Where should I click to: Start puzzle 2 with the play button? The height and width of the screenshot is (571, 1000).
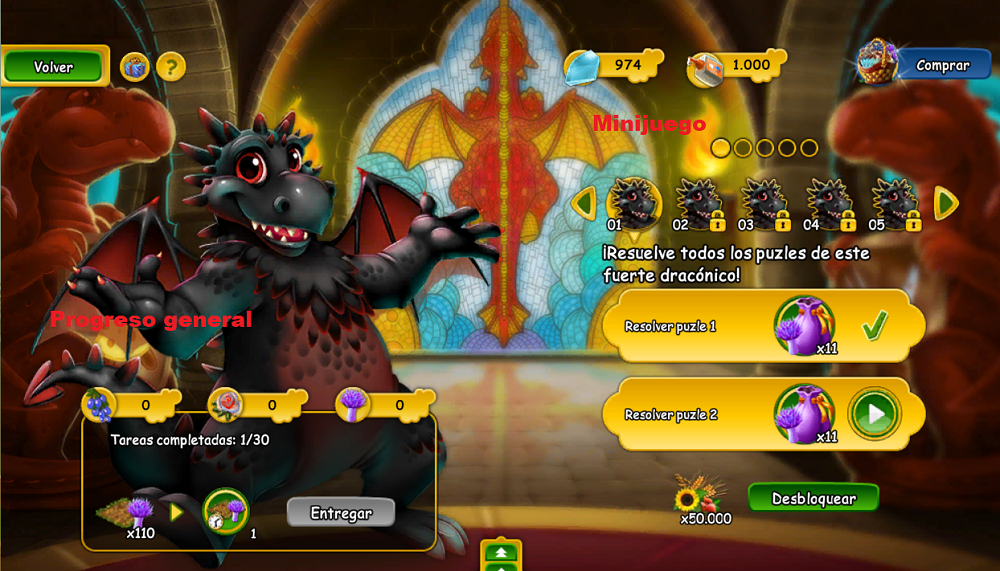[x=875, y=414]
